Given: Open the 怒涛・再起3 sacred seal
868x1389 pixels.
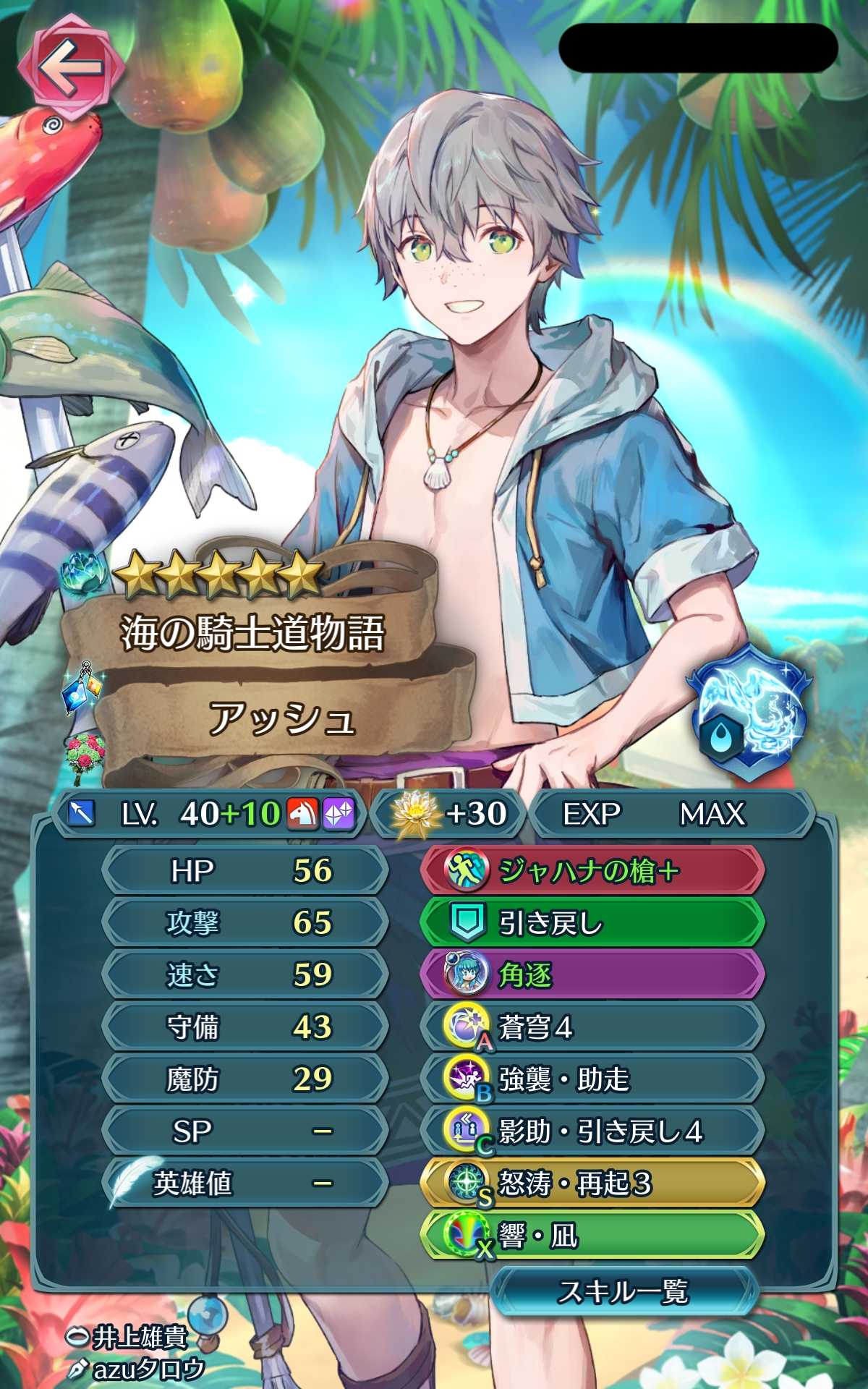Looking at the screenshot, I should 591,1183.
